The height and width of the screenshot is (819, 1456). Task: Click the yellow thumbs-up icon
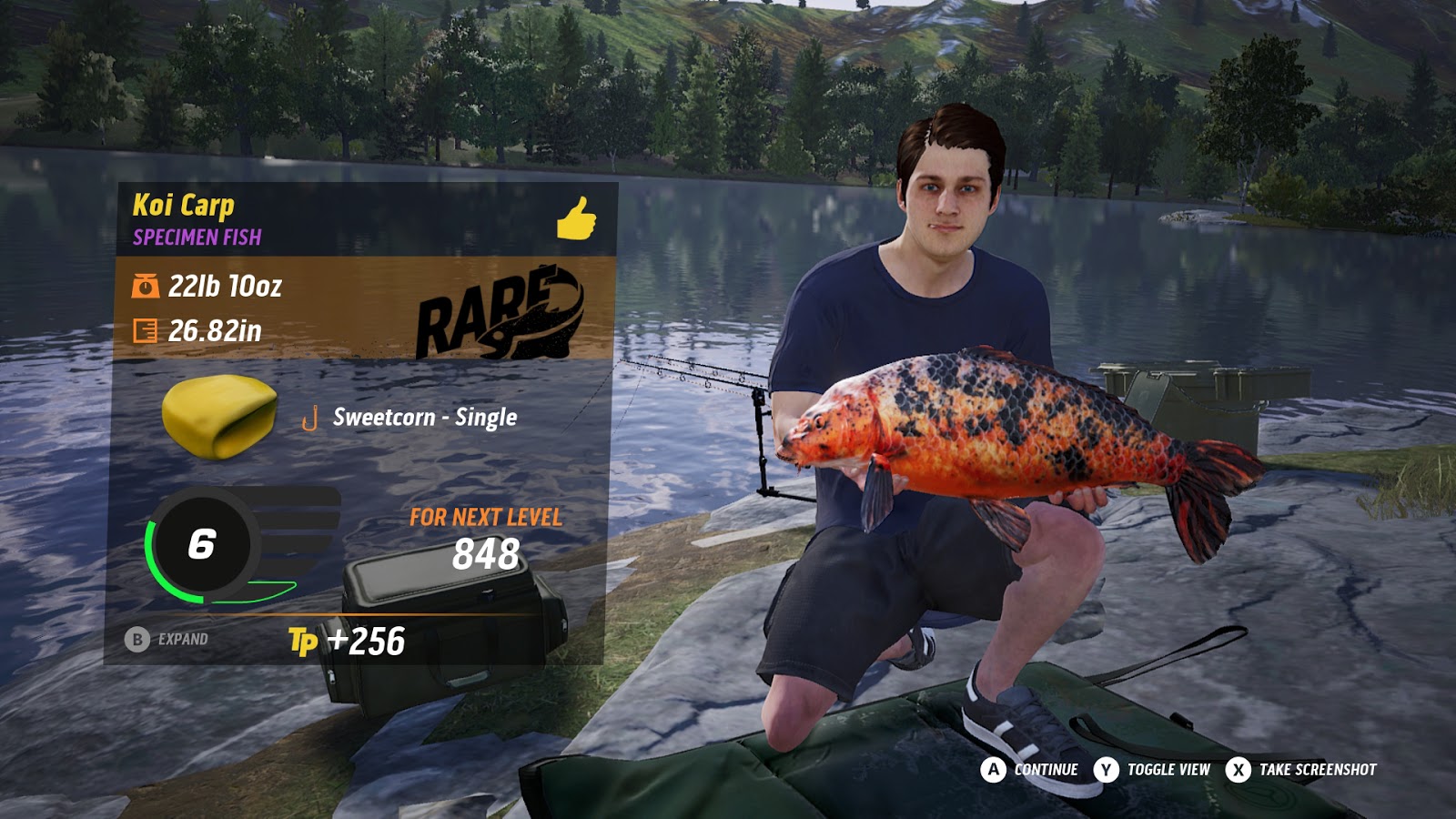click(576, 218)
